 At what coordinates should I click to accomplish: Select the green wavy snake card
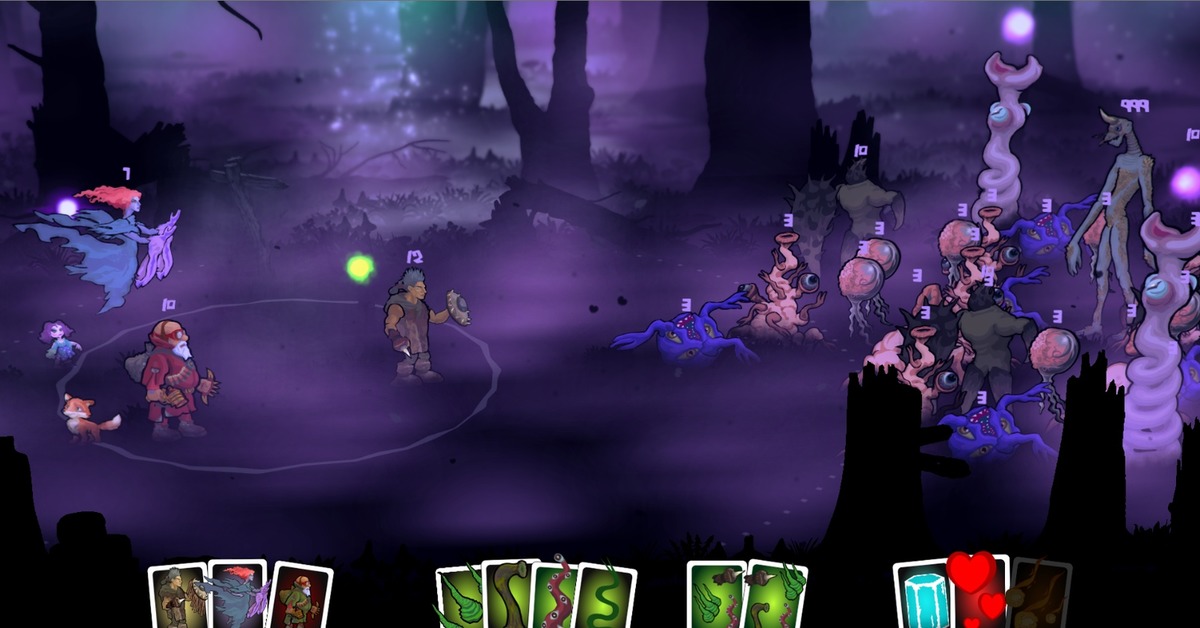click(x=606, y=598)
